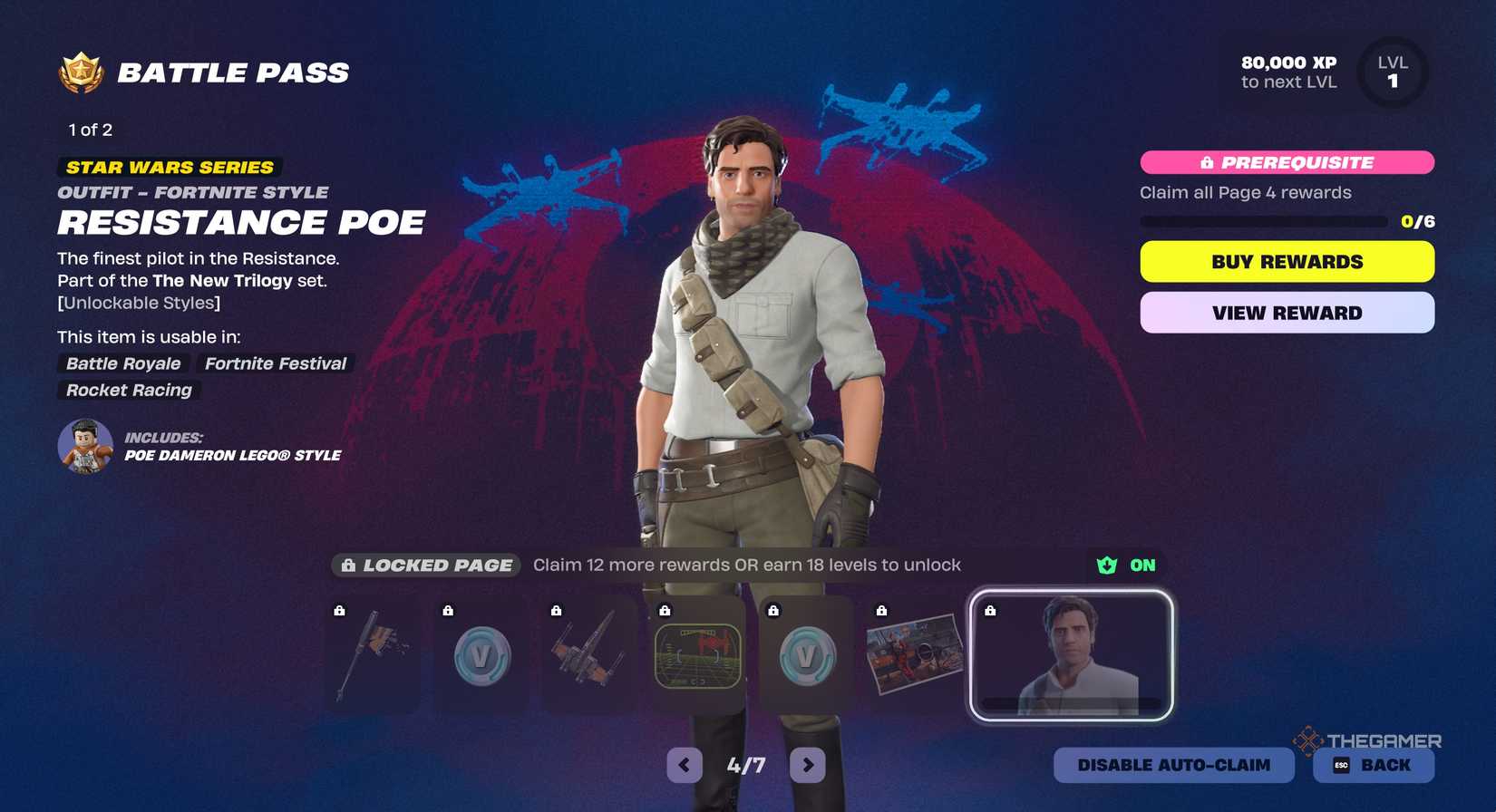This screenshot has width=1496, height=812.
Task: Click the View Reward button
Action: pyautogui.click(x=1286, y=312)
